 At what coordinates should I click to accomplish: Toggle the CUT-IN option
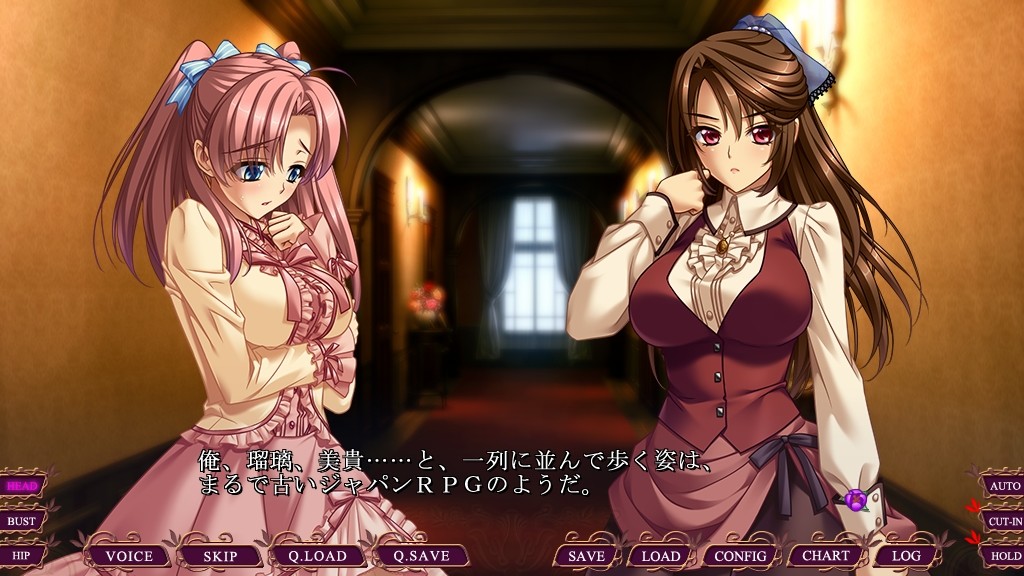pos(1002,521)
